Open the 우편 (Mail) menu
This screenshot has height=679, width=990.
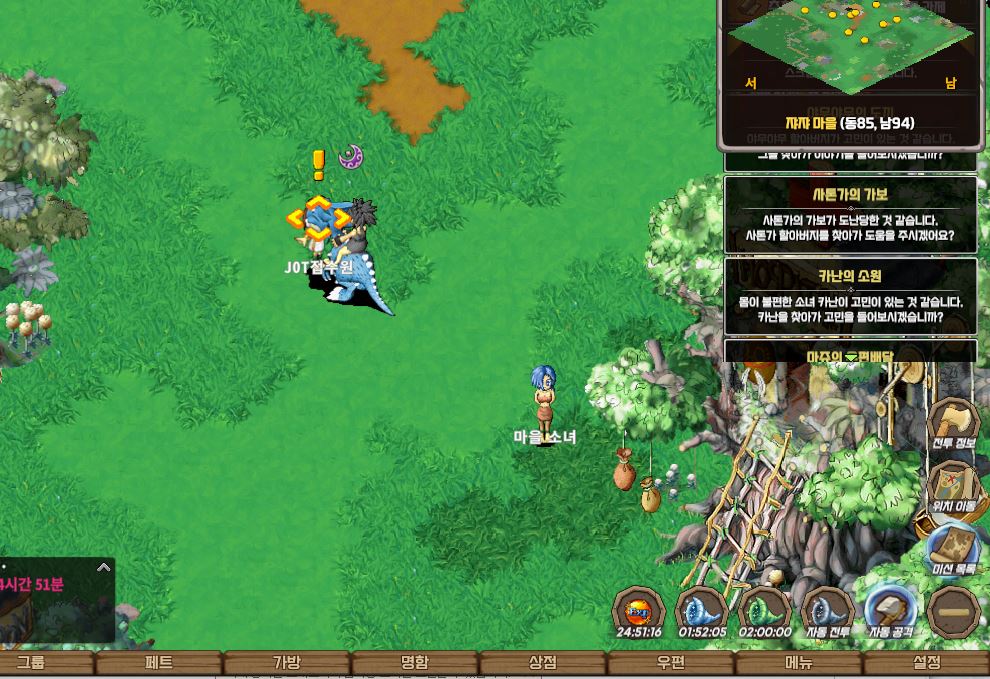[x=671, y=662]
